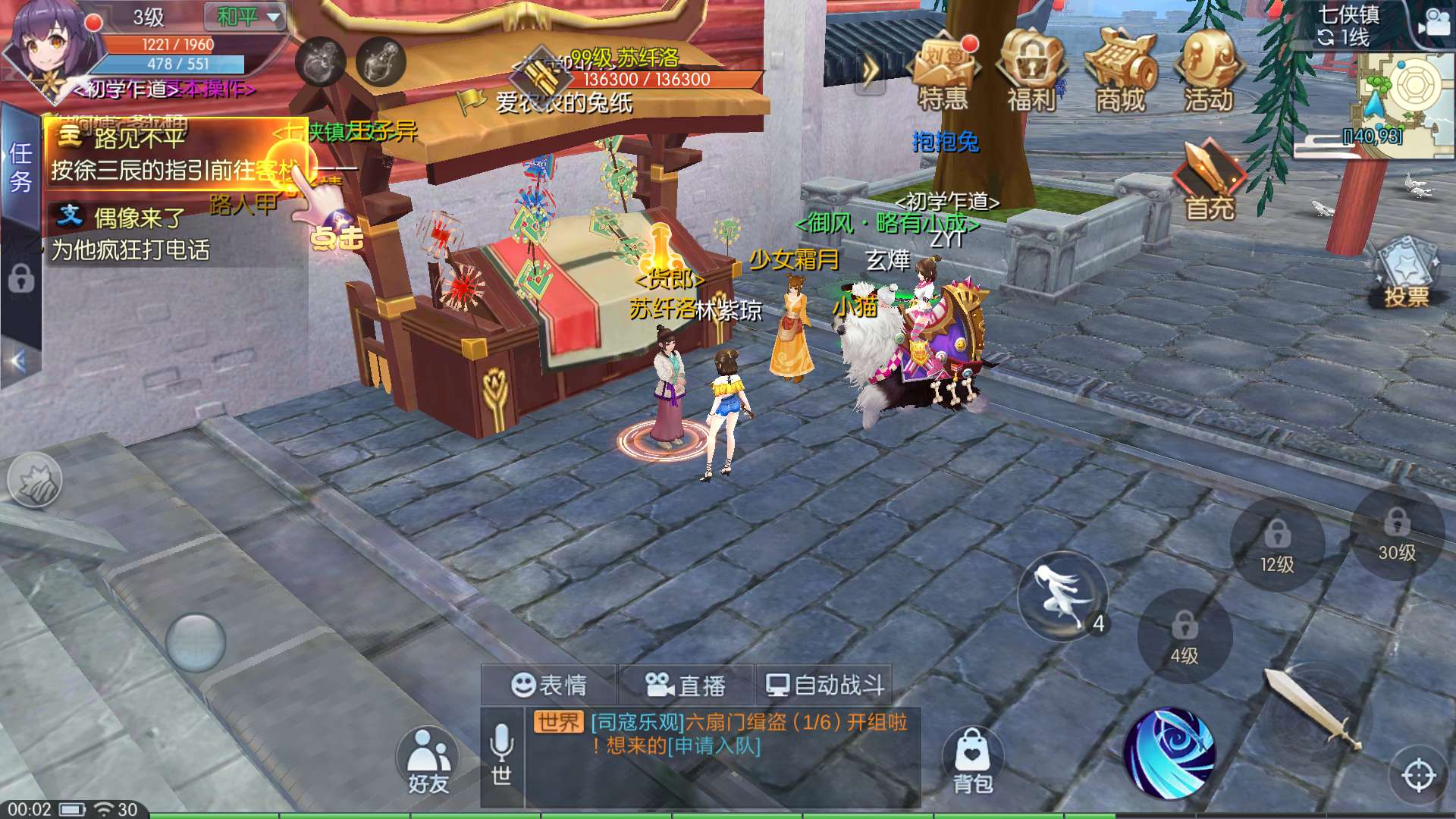The width and height of the screenshot is (1456, 819).
Task: Tap the microphone voice chat button
Action: pos(501,751)
